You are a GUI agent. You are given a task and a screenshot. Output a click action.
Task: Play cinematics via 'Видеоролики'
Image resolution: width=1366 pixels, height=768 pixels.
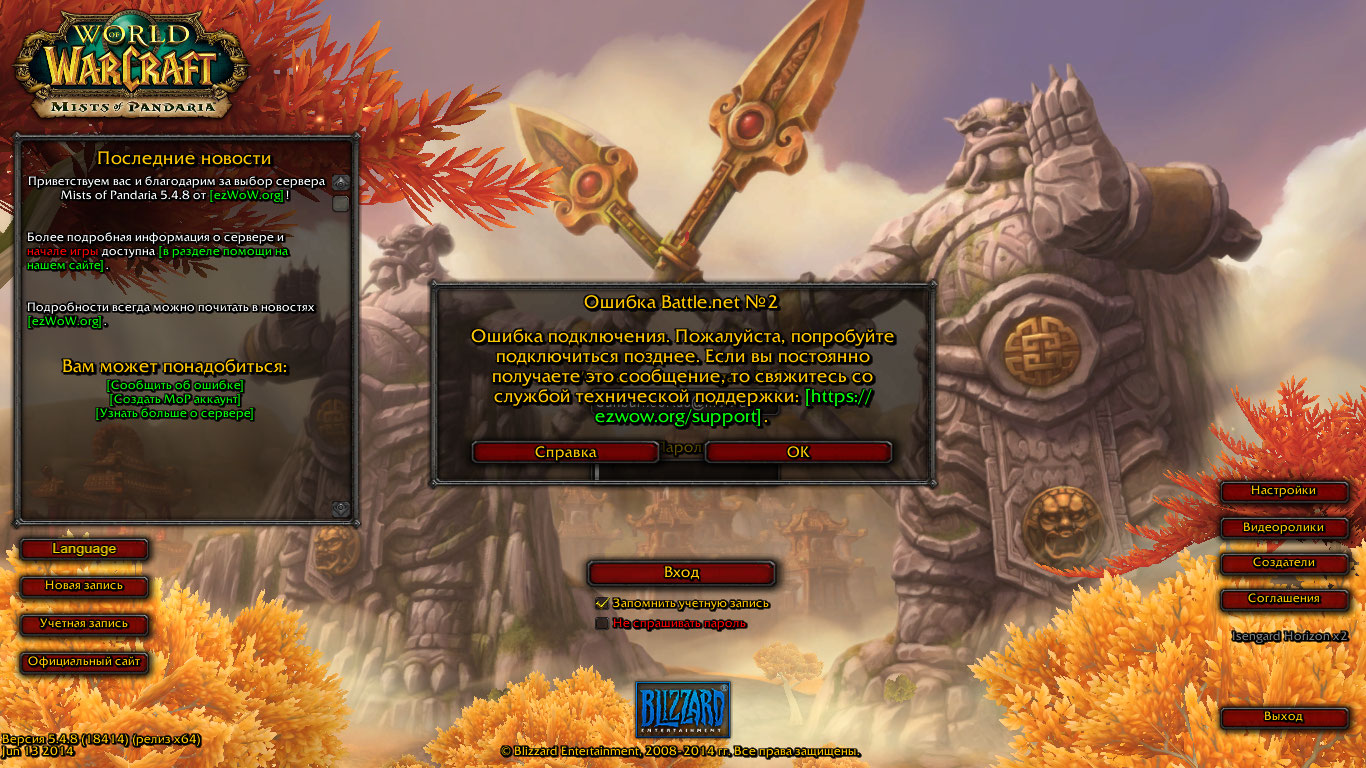click(1283, 528)
